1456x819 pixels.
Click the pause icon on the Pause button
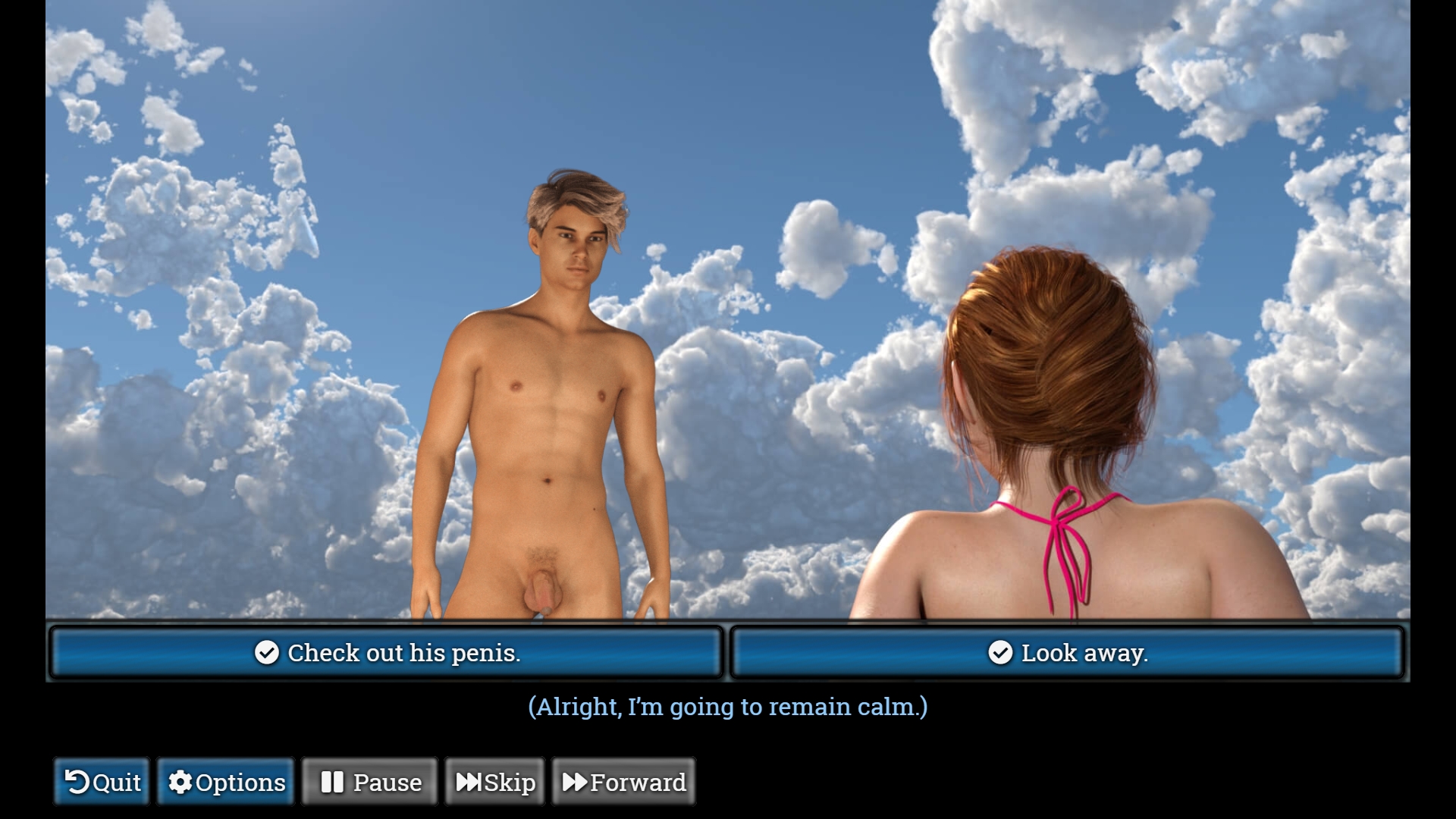click(334, 782)
